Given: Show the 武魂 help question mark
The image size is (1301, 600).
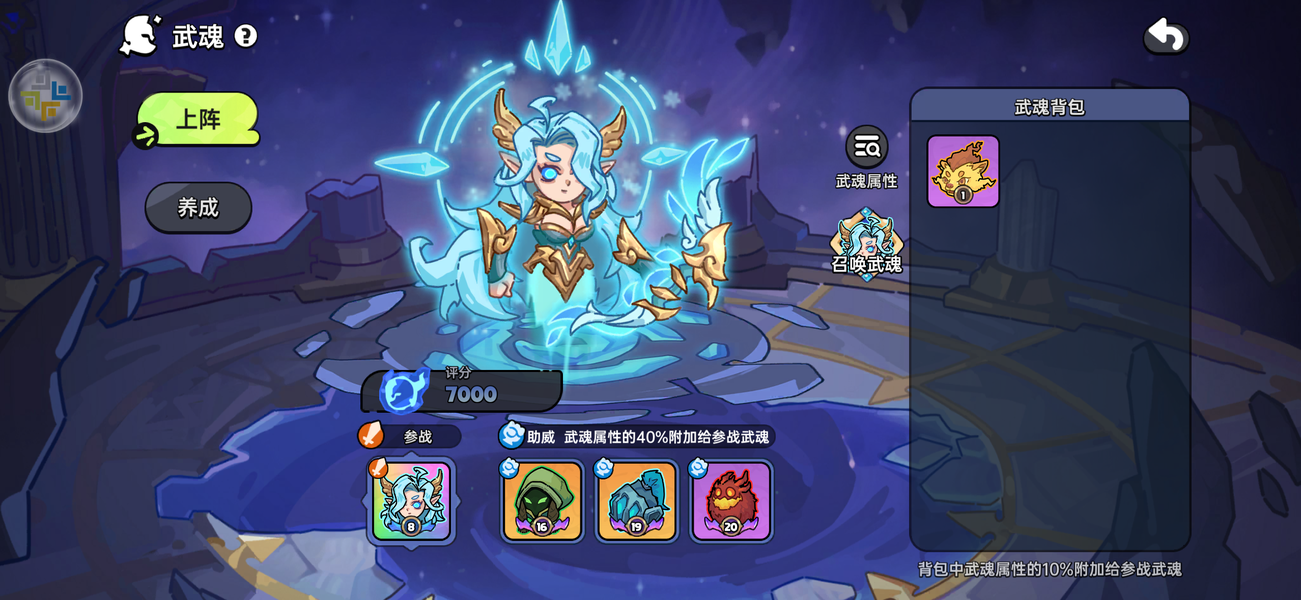Looking at the screenshot, I should tap(246, 37).
